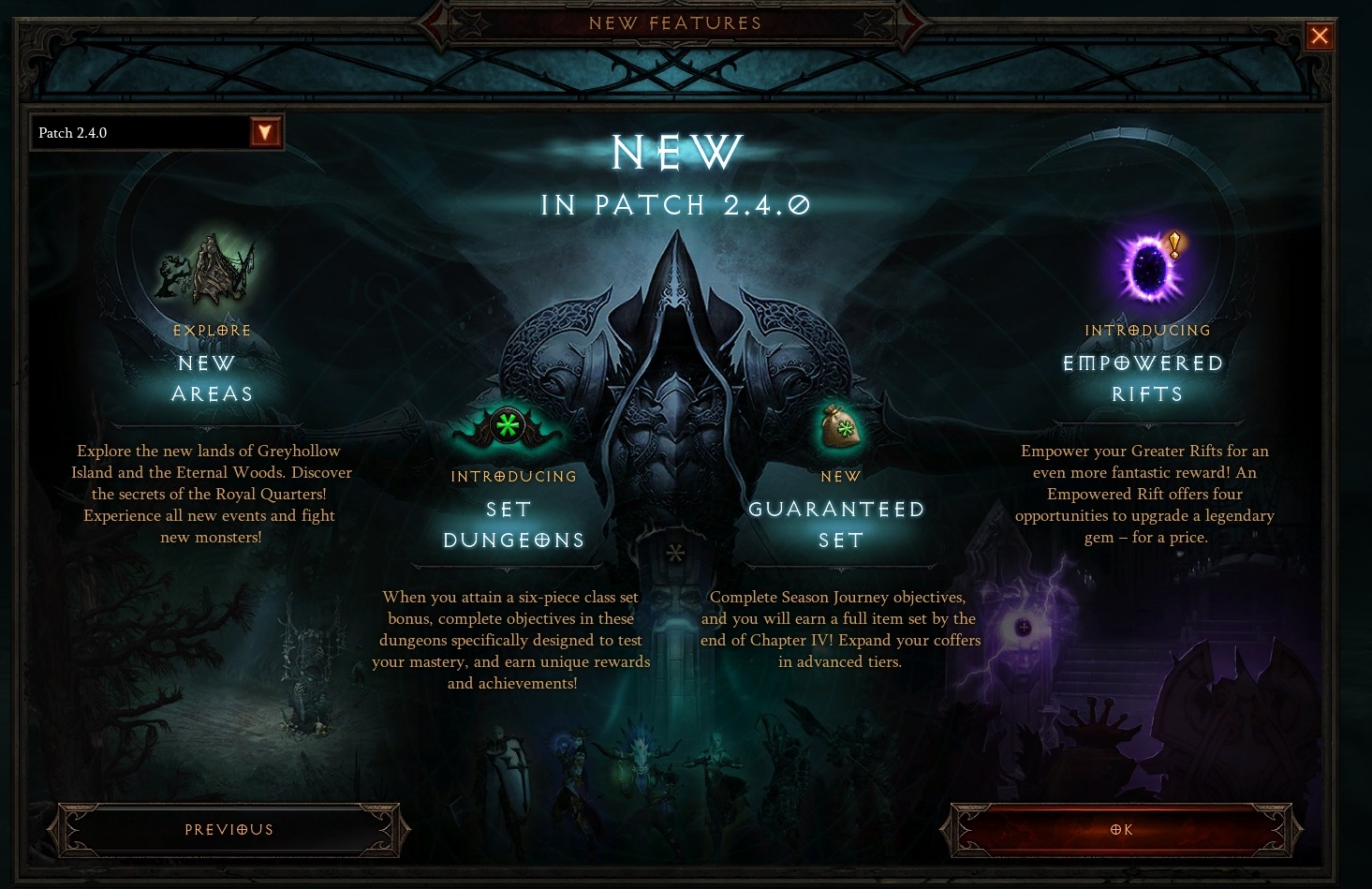Close the New Features window

point(1320,37)
